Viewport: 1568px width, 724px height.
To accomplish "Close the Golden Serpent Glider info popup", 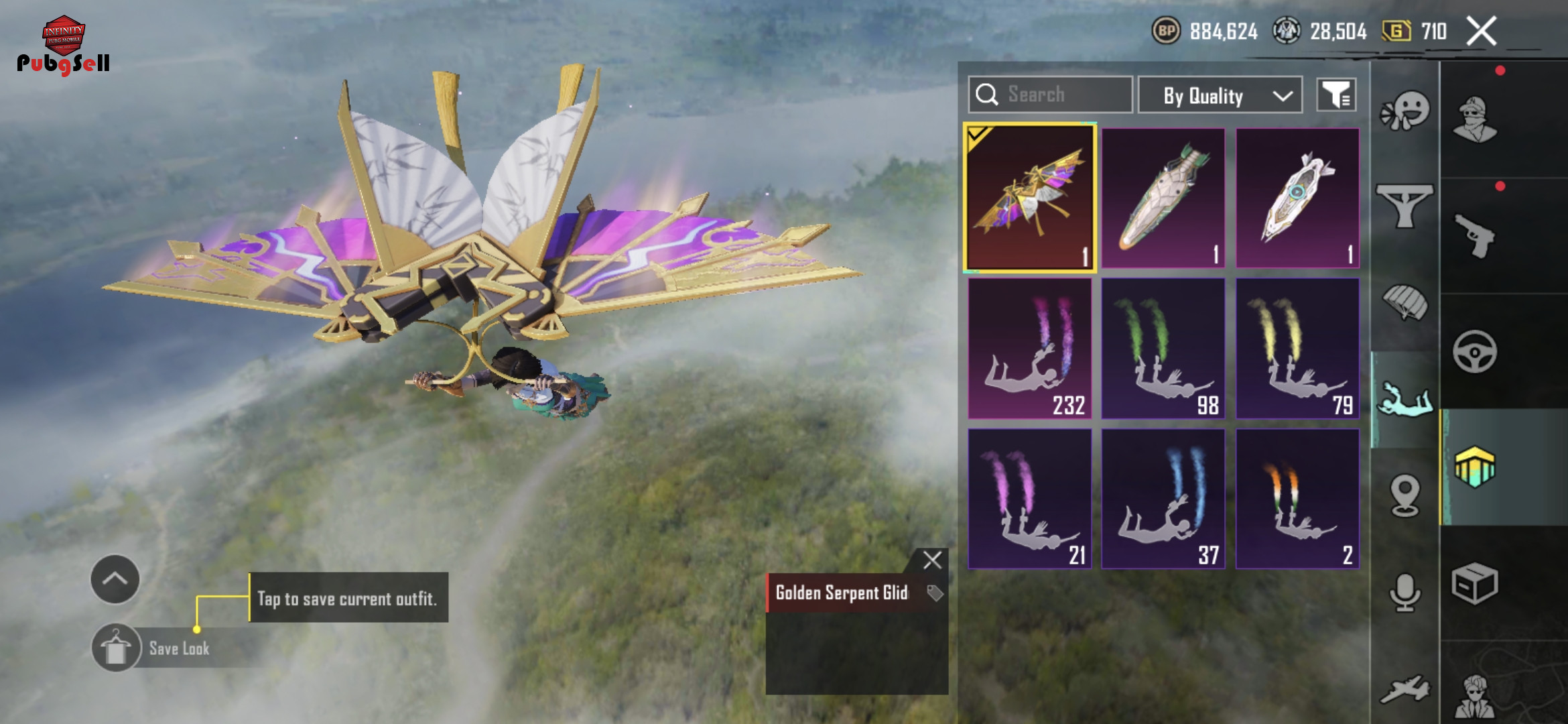I will tap(932, 560).
